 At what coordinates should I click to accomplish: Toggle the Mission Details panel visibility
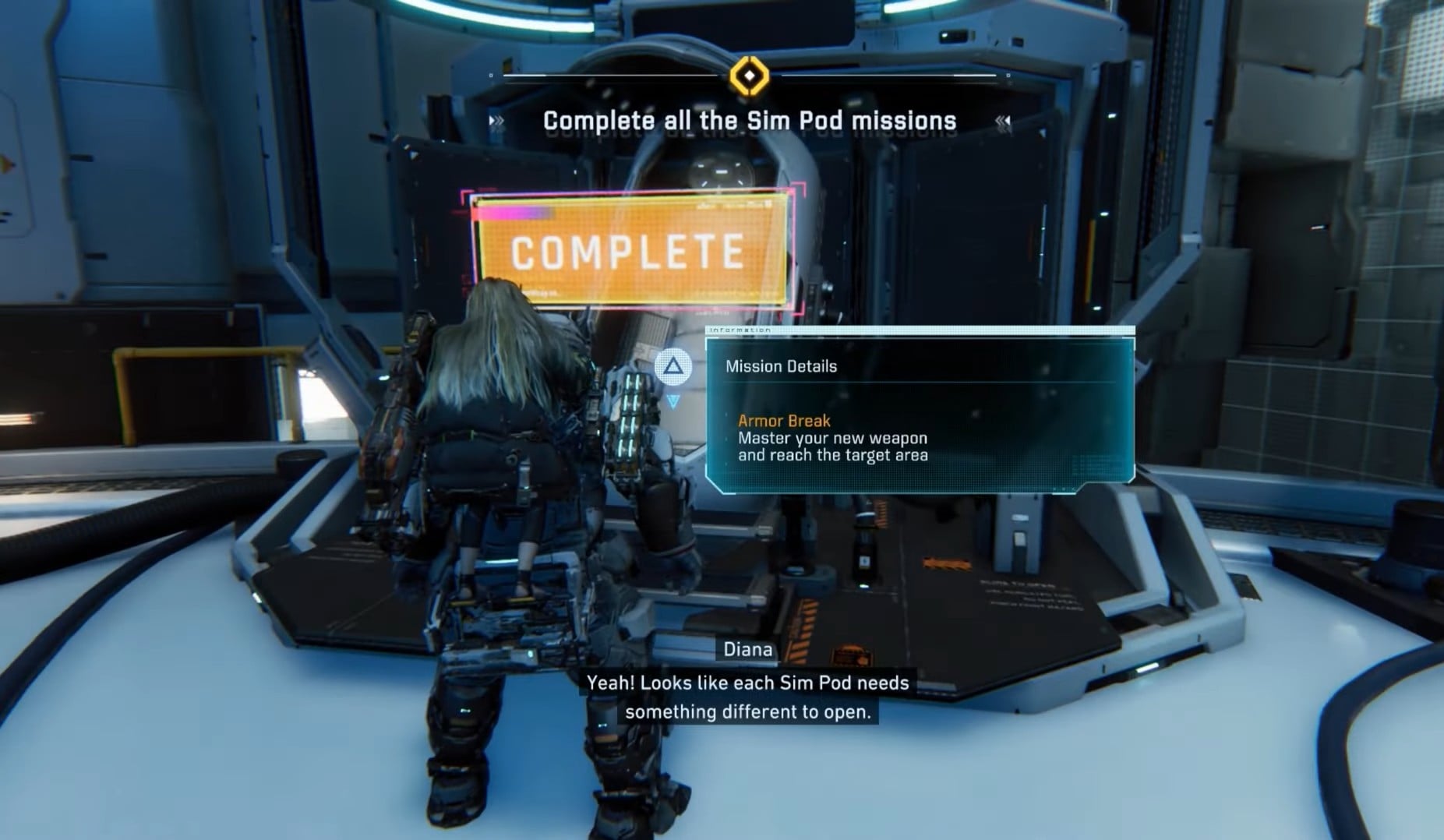coord(920,413)
